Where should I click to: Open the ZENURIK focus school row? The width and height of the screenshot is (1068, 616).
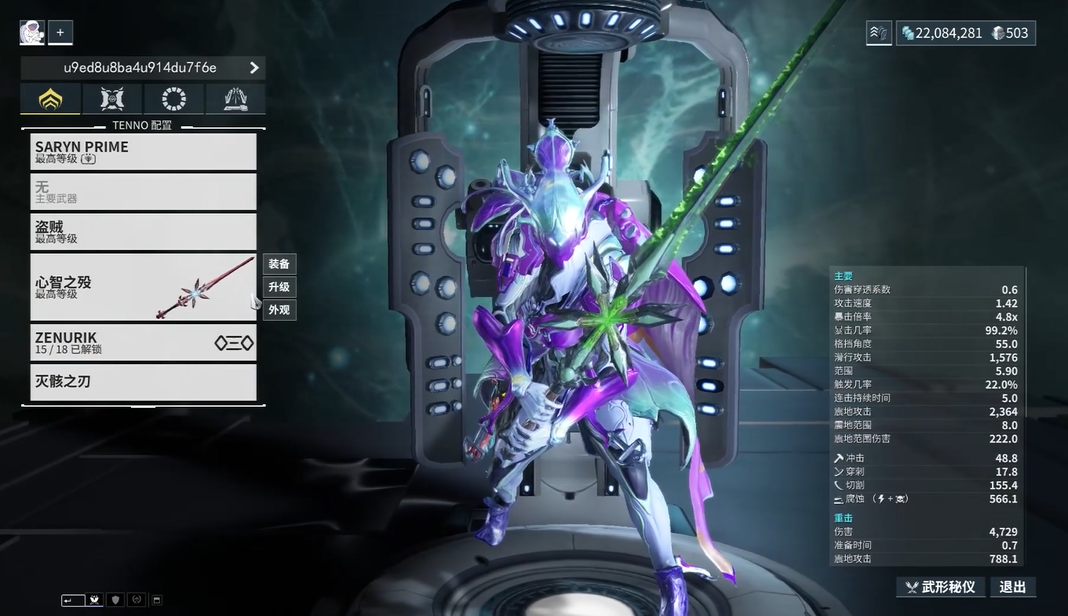pyautogui.click(x=143, y=342)
